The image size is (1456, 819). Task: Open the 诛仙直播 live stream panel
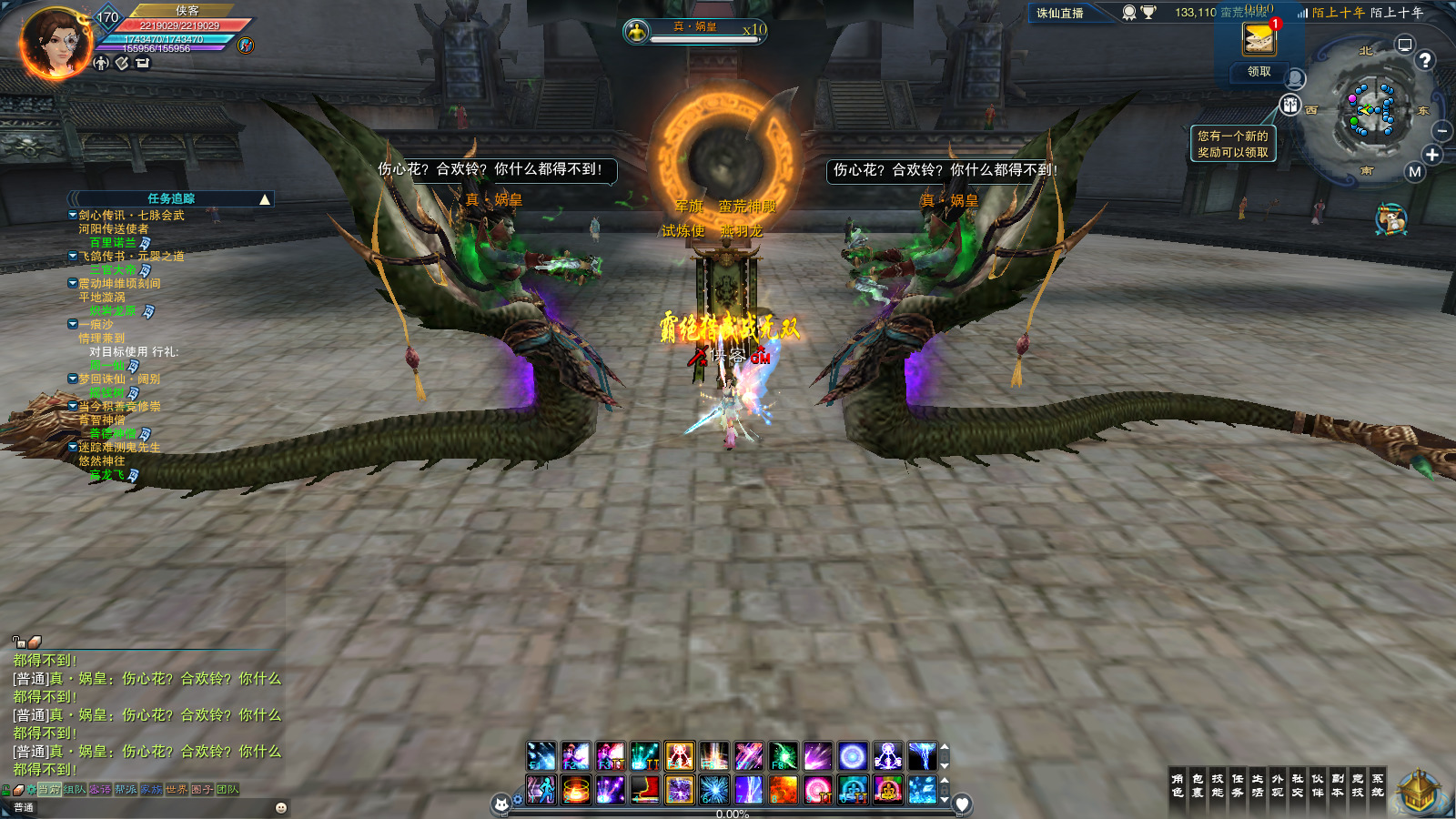[x=1060, y=14]
